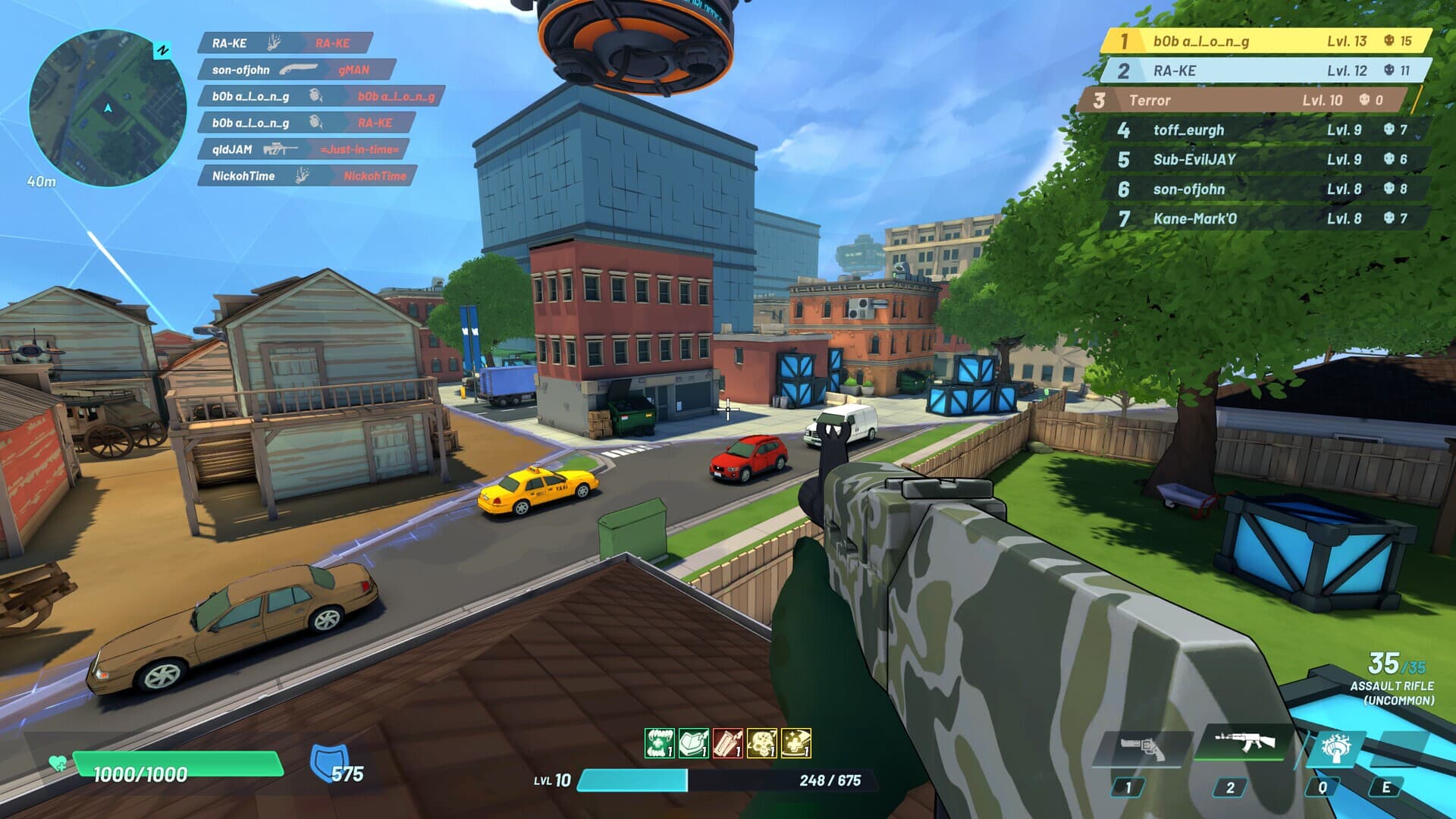This screenshot has height=819, width=1456.
Task: Choose the green armor plate perk icon
Action: (x=693, y=743)
